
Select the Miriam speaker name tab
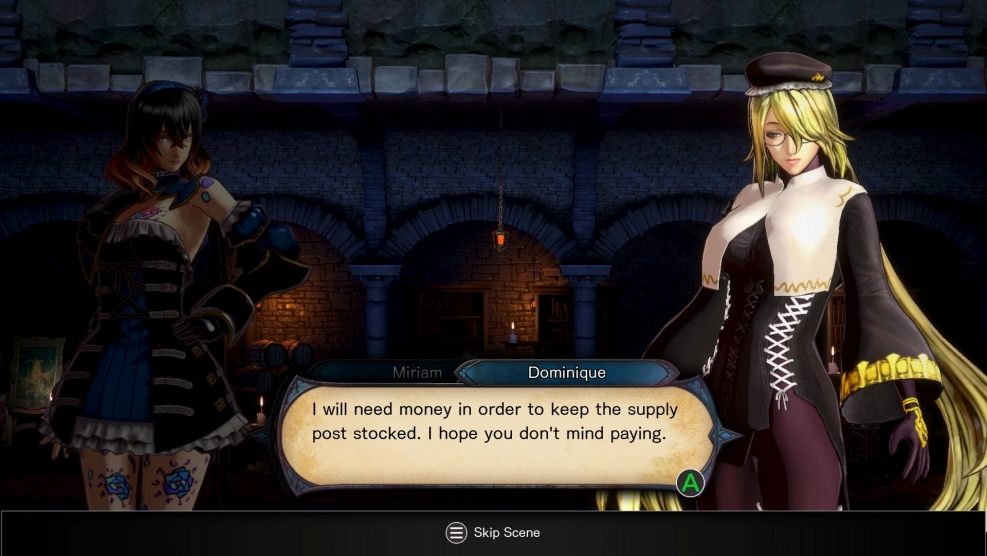pyautogui.click(x=416, y=373)
